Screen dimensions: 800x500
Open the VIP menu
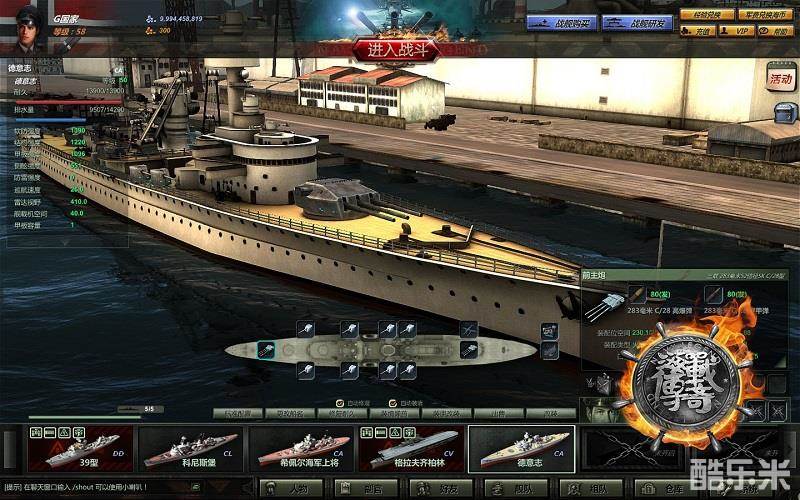[741, 31]
